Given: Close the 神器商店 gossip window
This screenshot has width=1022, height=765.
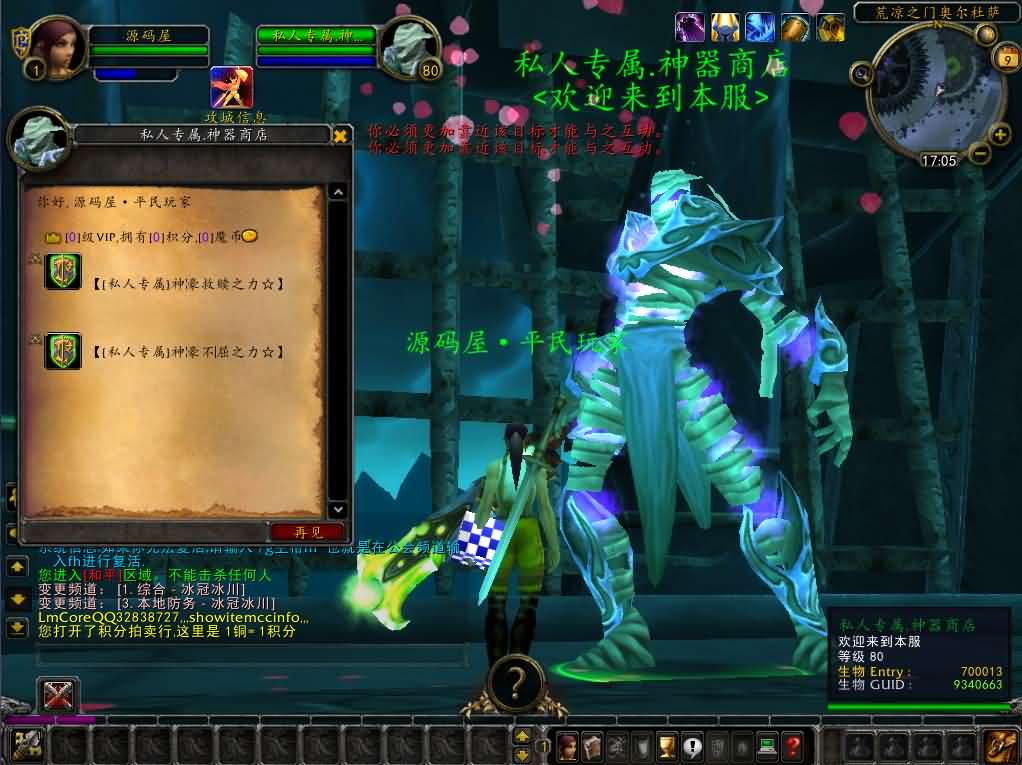Looking at the screenshot, I should click(x=340, y=135).
